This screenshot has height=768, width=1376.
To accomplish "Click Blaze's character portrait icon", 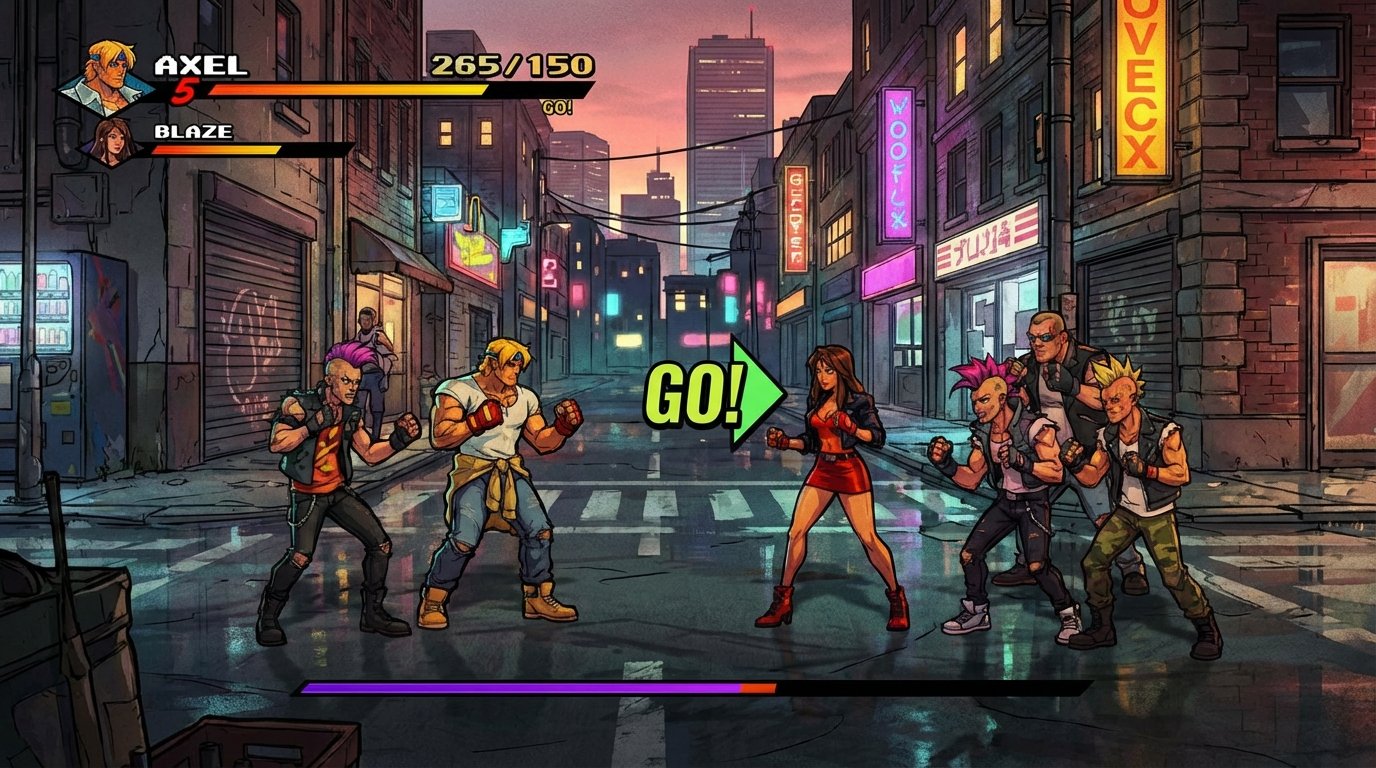I will (x=113, y=140).
